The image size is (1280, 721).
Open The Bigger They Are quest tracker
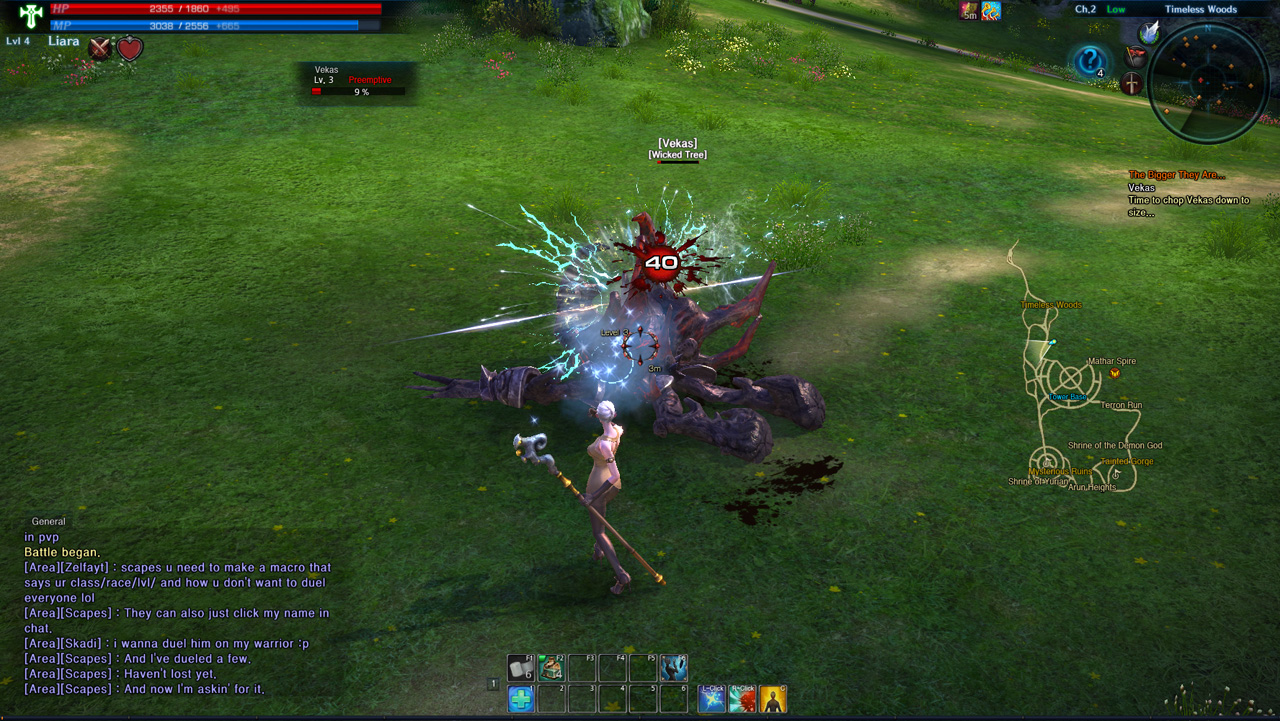1177,175
